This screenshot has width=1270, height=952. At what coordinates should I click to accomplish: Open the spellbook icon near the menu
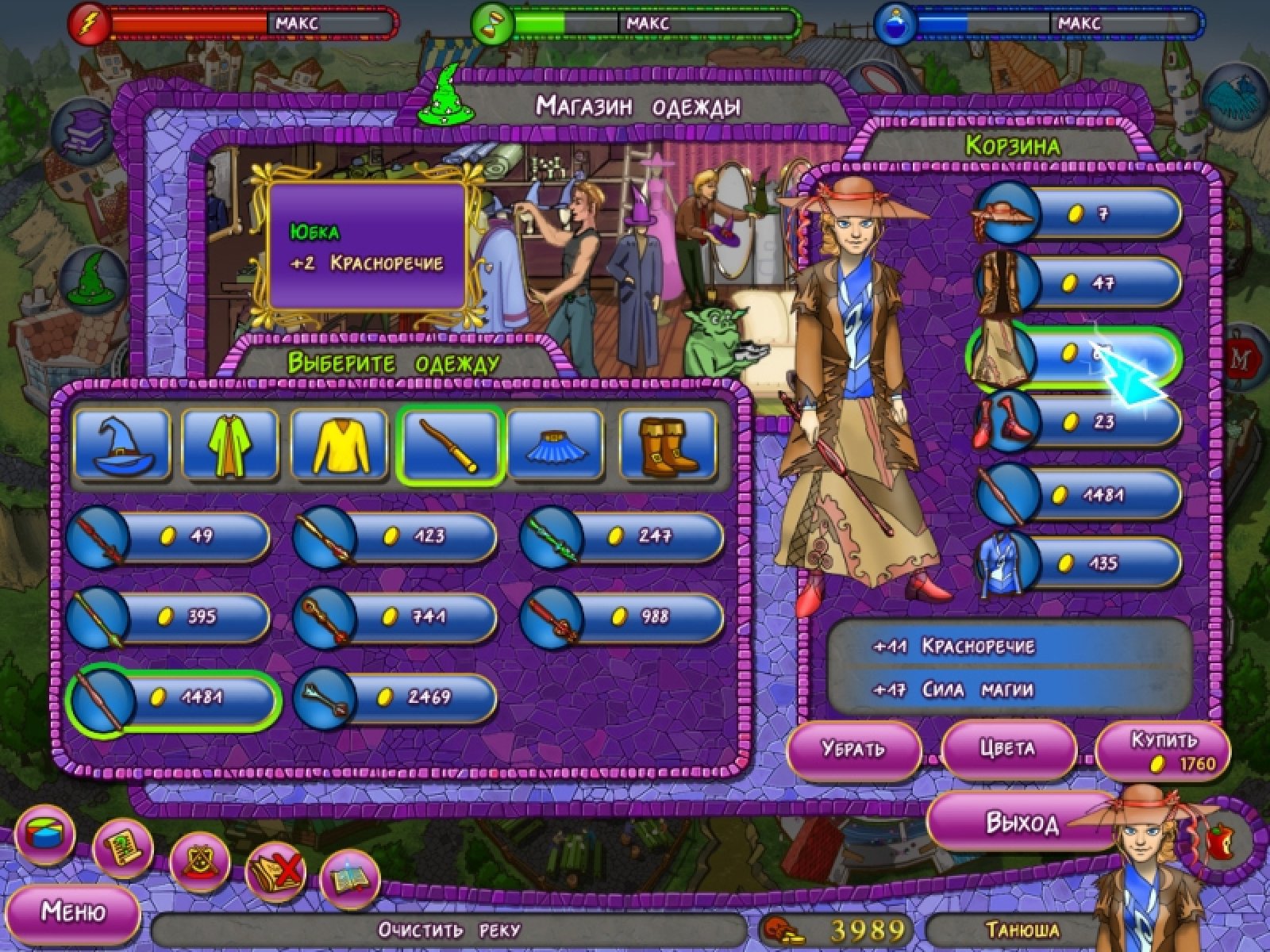[x=350, y=877]
